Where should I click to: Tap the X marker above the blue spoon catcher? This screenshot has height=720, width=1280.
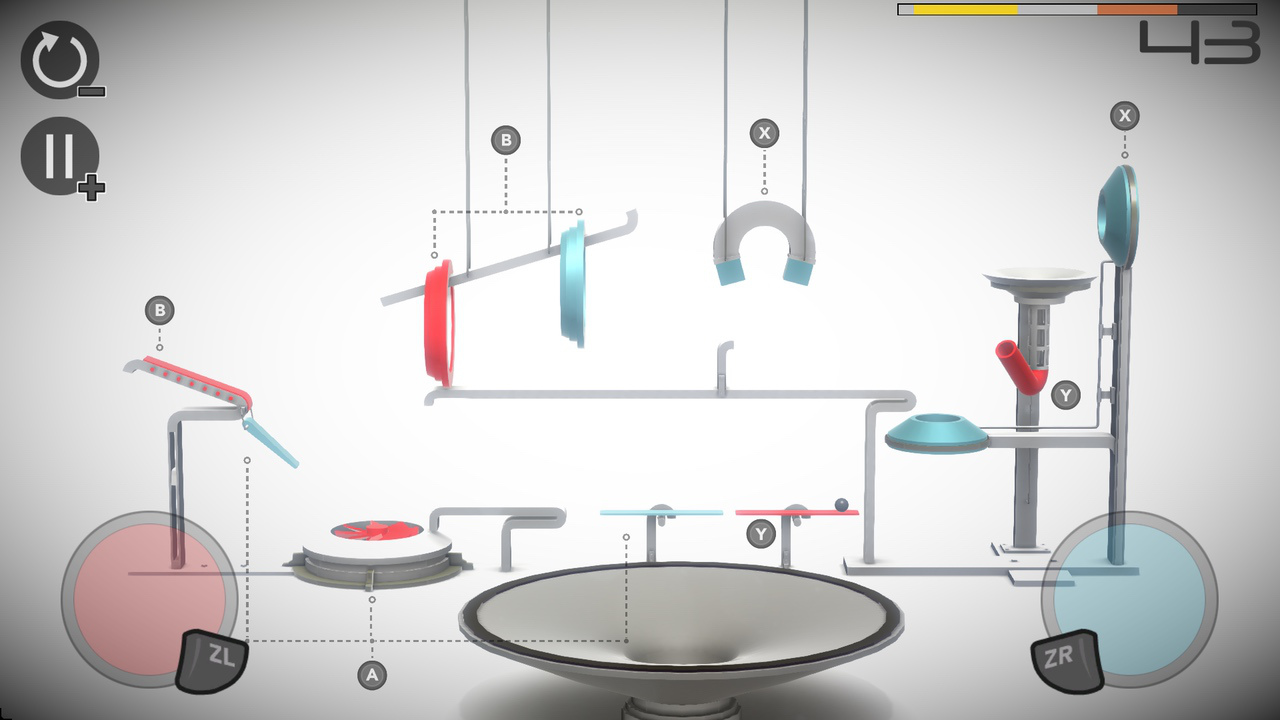point(1125,116)
